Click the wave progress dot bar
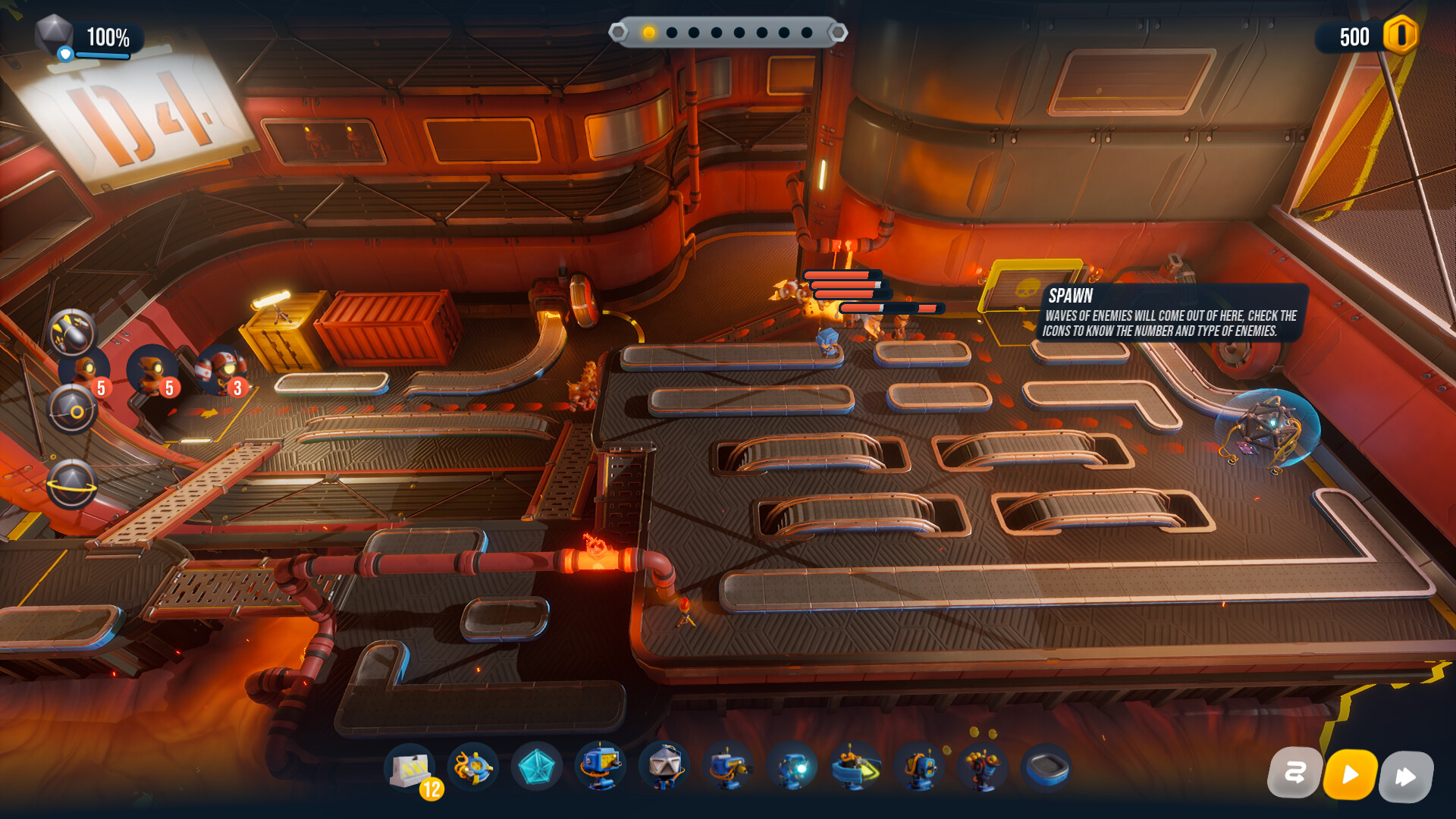This screenshot has width=1456, height=819. (x=728, y=32)
